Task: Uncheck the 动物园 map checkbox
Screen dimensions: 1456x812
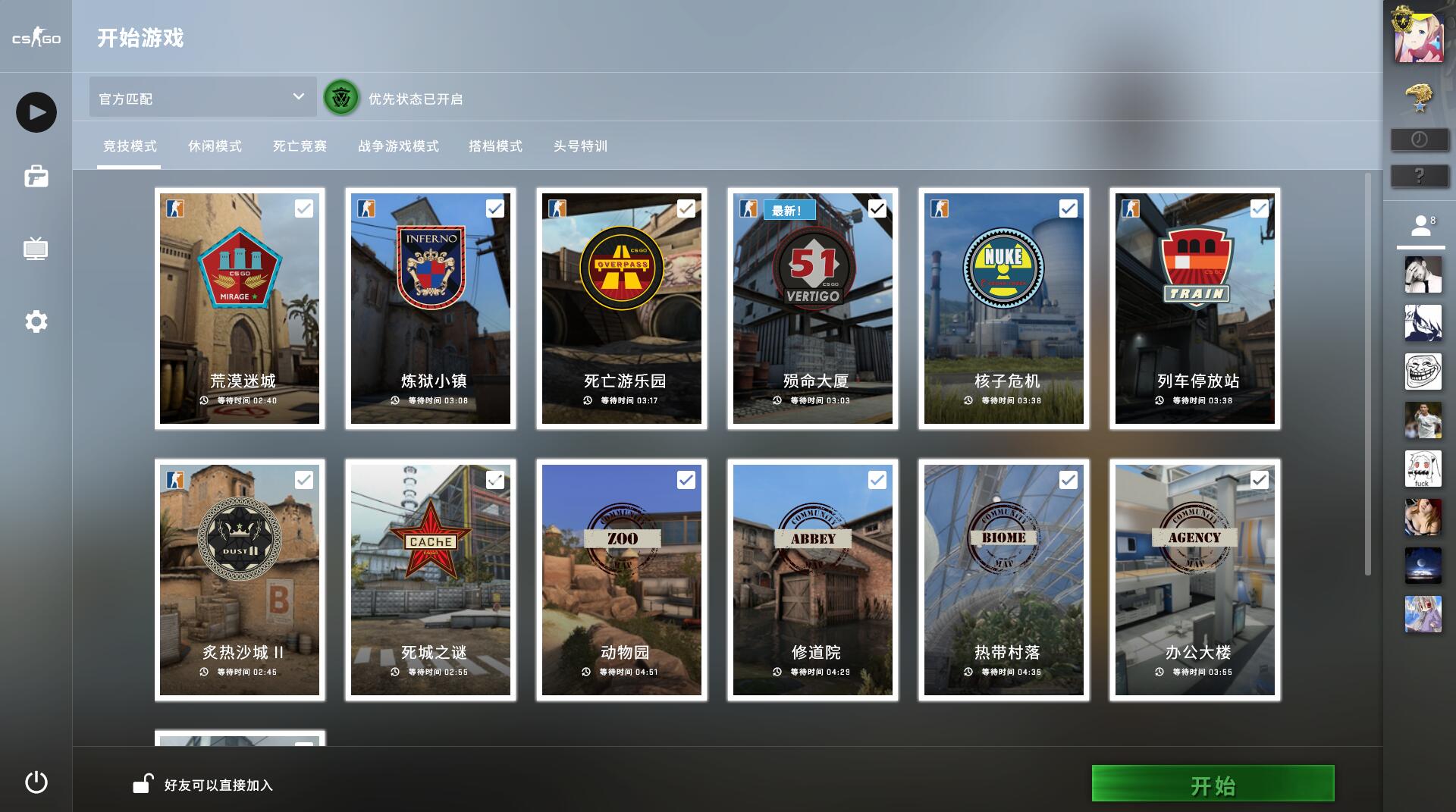Action: [x=687, y=480]
